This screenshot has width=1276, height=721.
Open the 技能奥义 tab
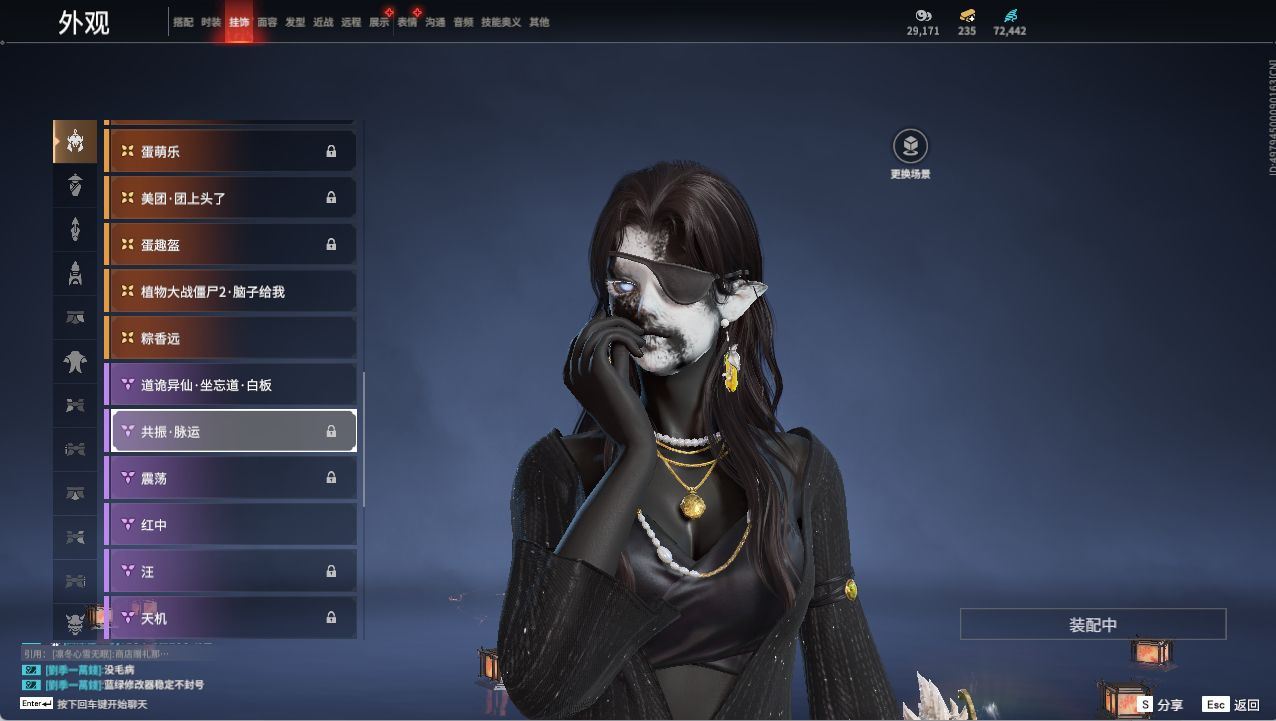(501, 22)
